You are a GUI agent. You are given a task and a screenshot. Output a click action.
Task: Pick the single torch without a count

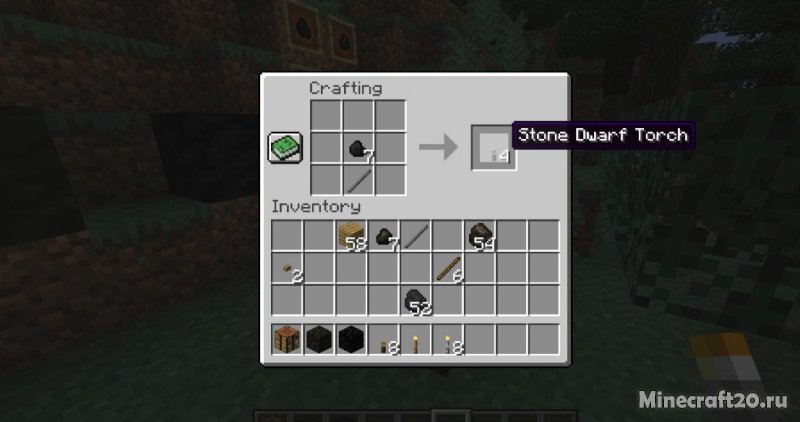(415, 341)
